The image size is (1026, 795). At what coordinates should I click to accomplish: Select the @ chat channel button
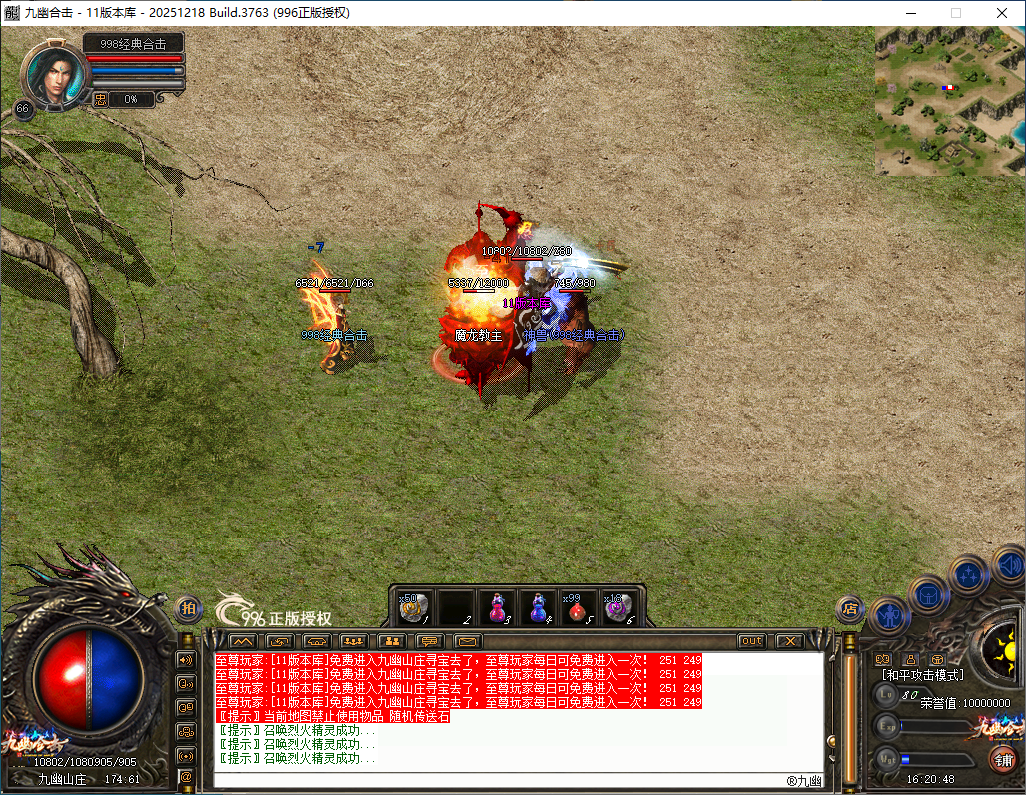186,776
